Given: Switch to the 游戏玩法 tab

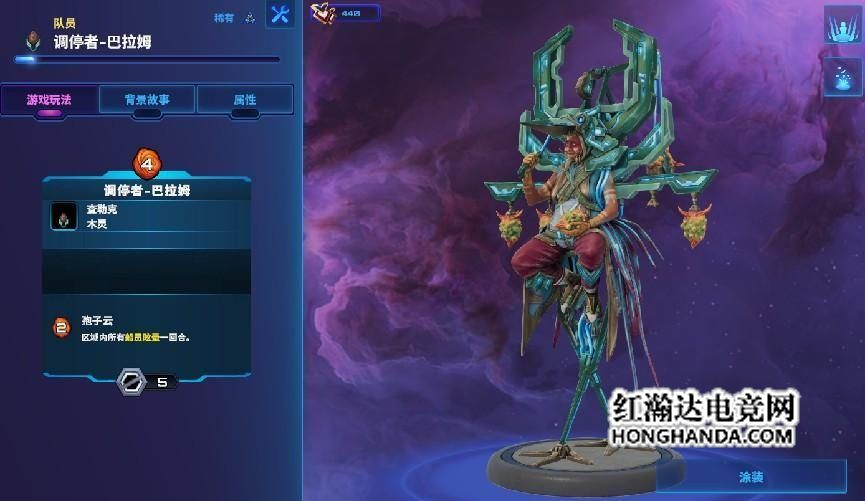Looking at the screenshot, I should pos(49,100).
